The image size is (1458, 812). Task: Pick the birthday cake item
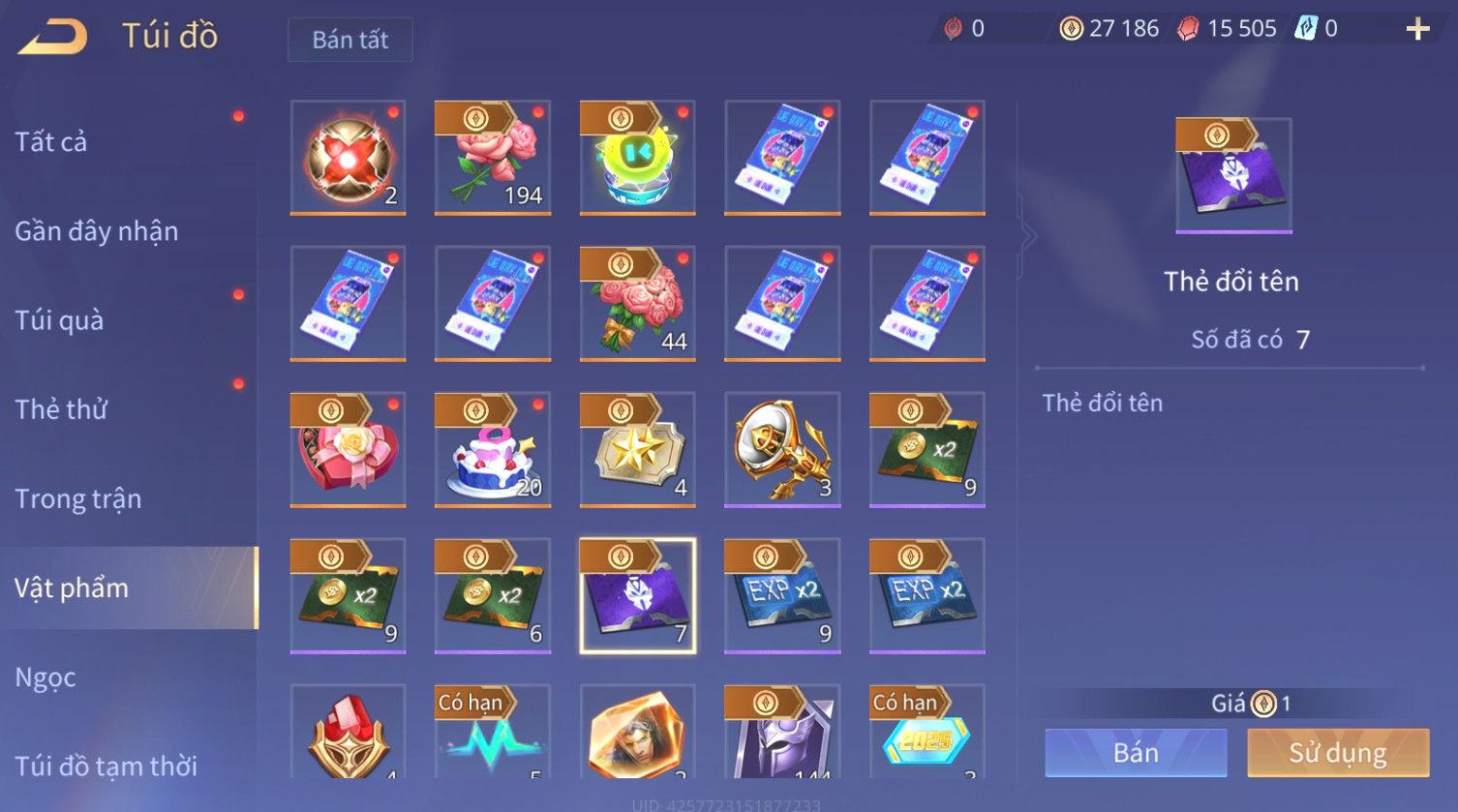[x=493, y=449]
